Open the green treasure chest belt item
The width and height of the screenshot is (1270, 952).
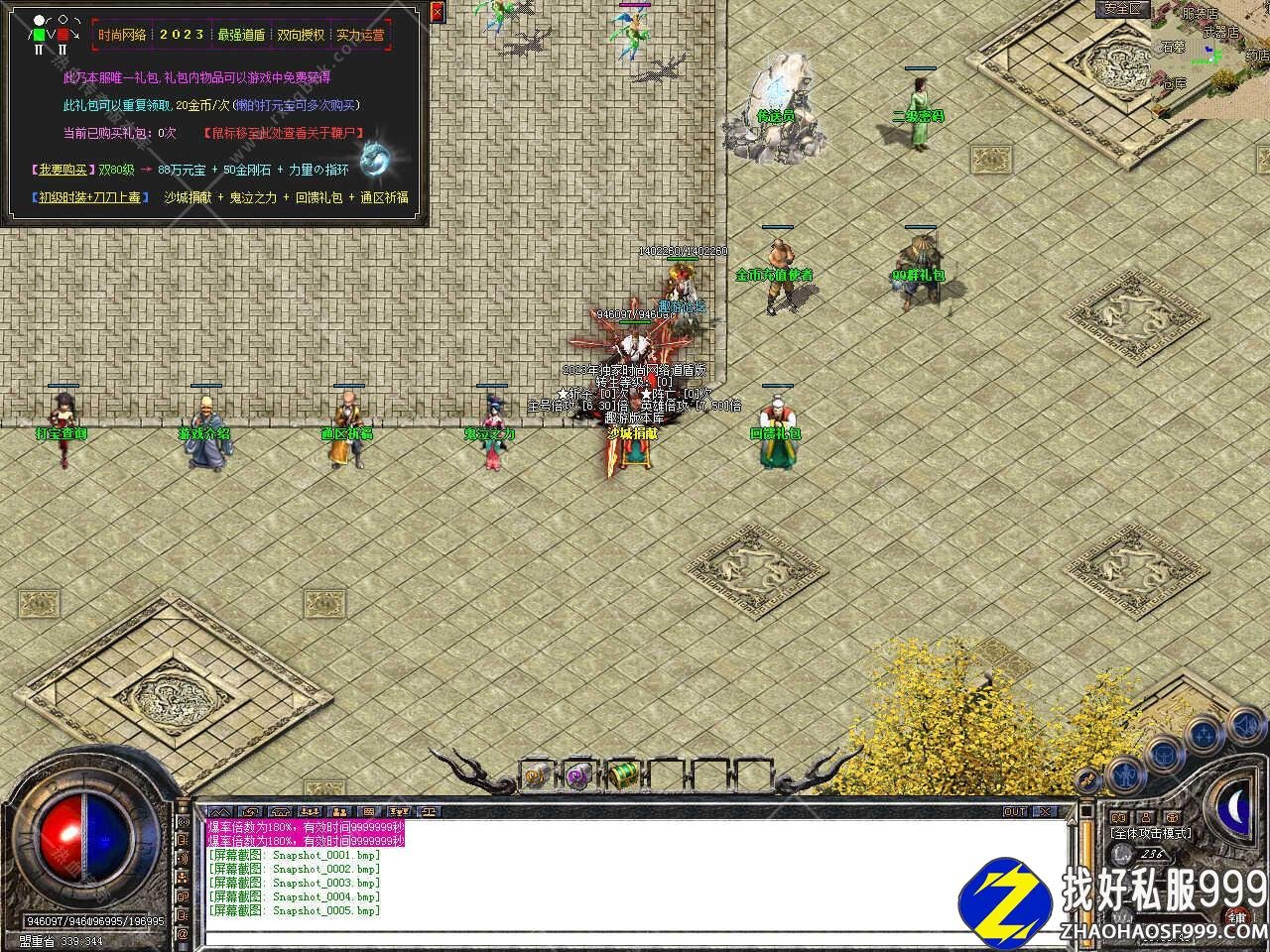(x=622, y=774)
